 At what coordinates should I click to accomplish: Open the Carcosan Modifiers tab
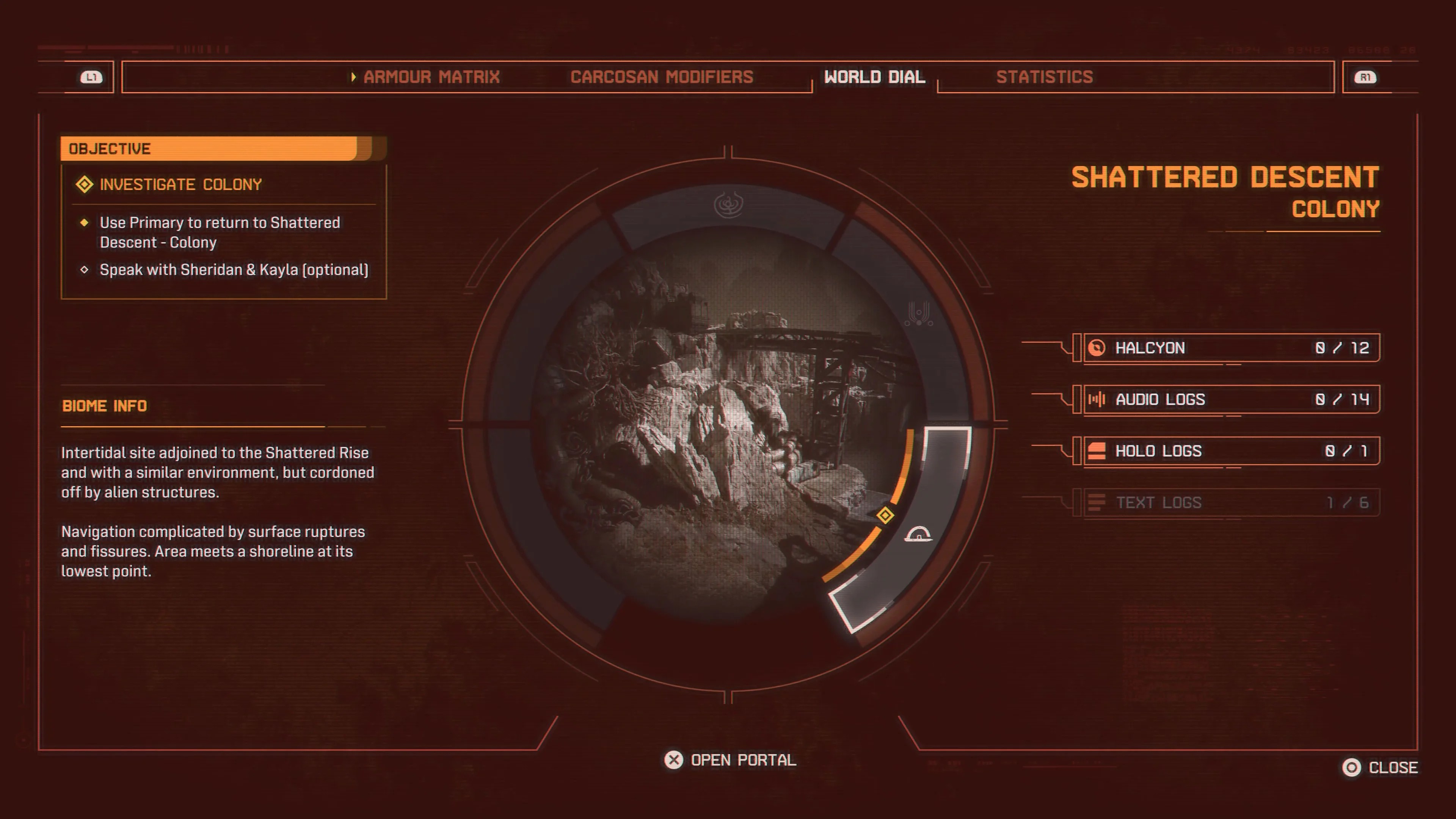[x=661, y=77]
